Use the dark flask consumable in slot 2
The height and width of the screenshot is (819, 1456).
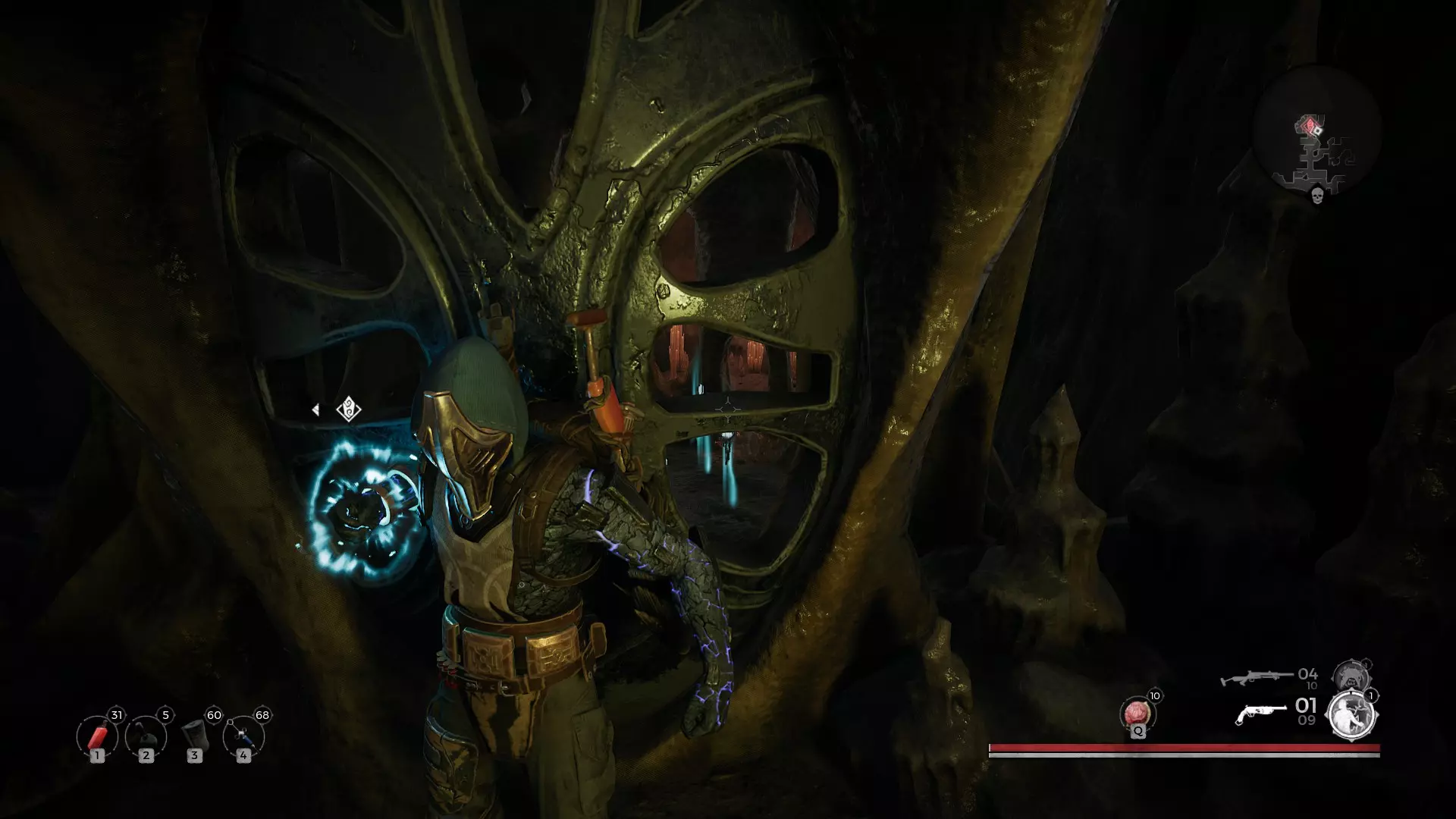146,736
